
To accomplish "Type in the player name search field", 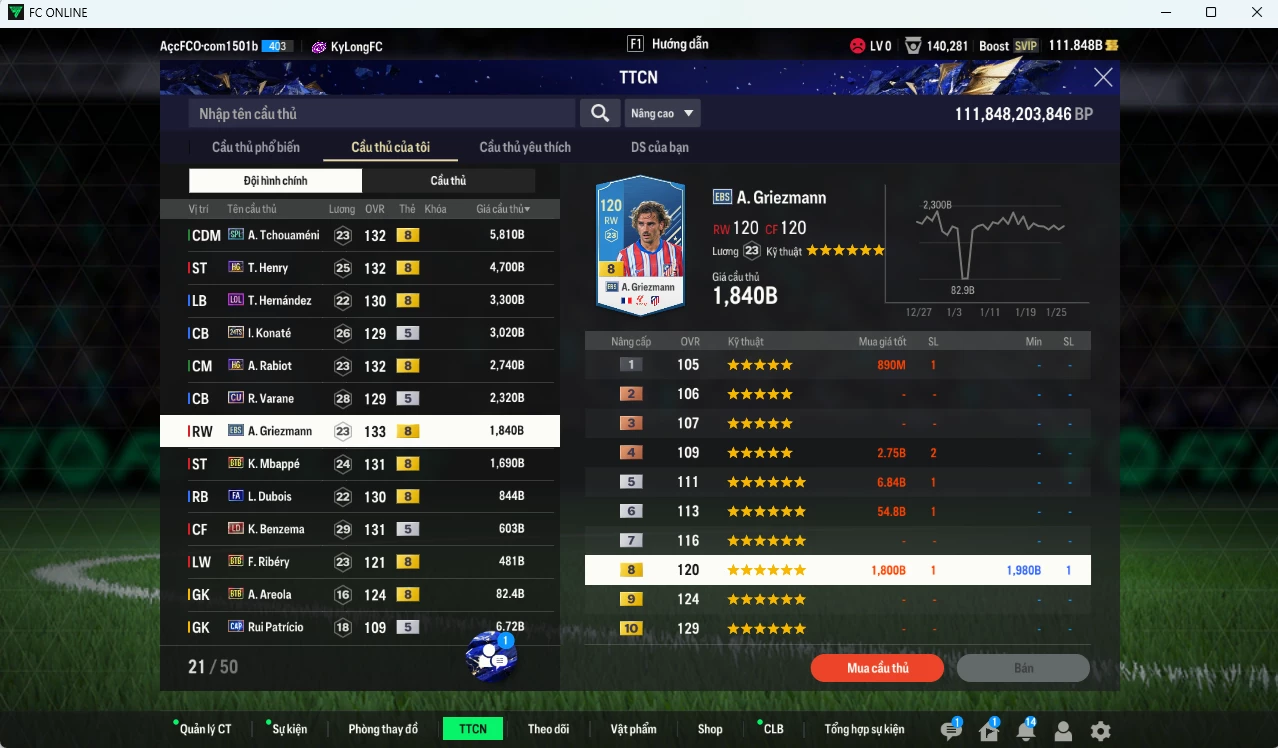I will click(x=381, y=114).
